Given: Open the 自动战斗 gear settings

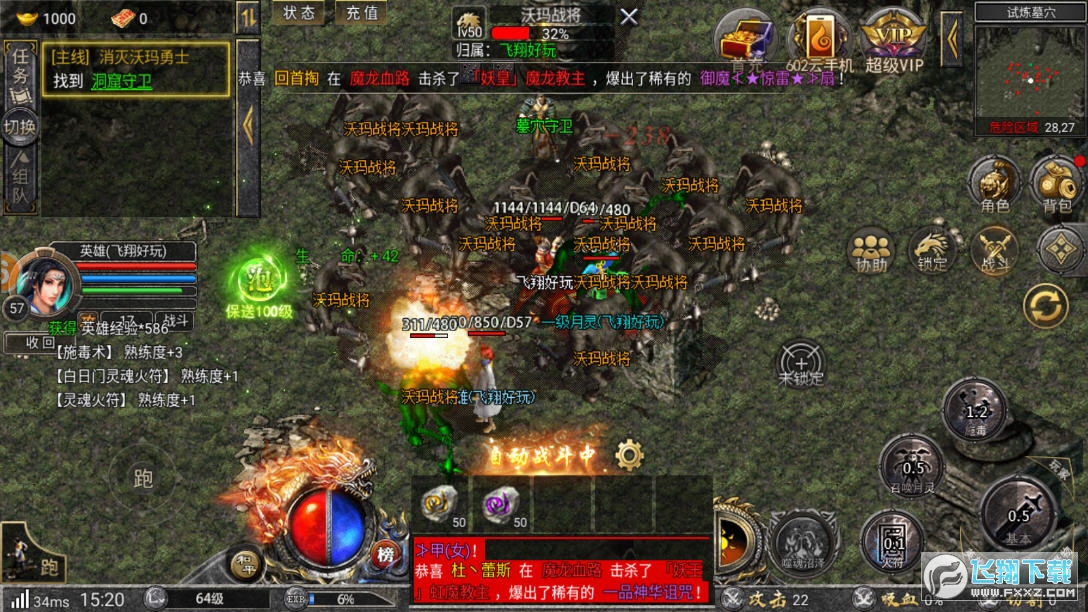Looking at the screenshot, I should (x=629, y=455).
